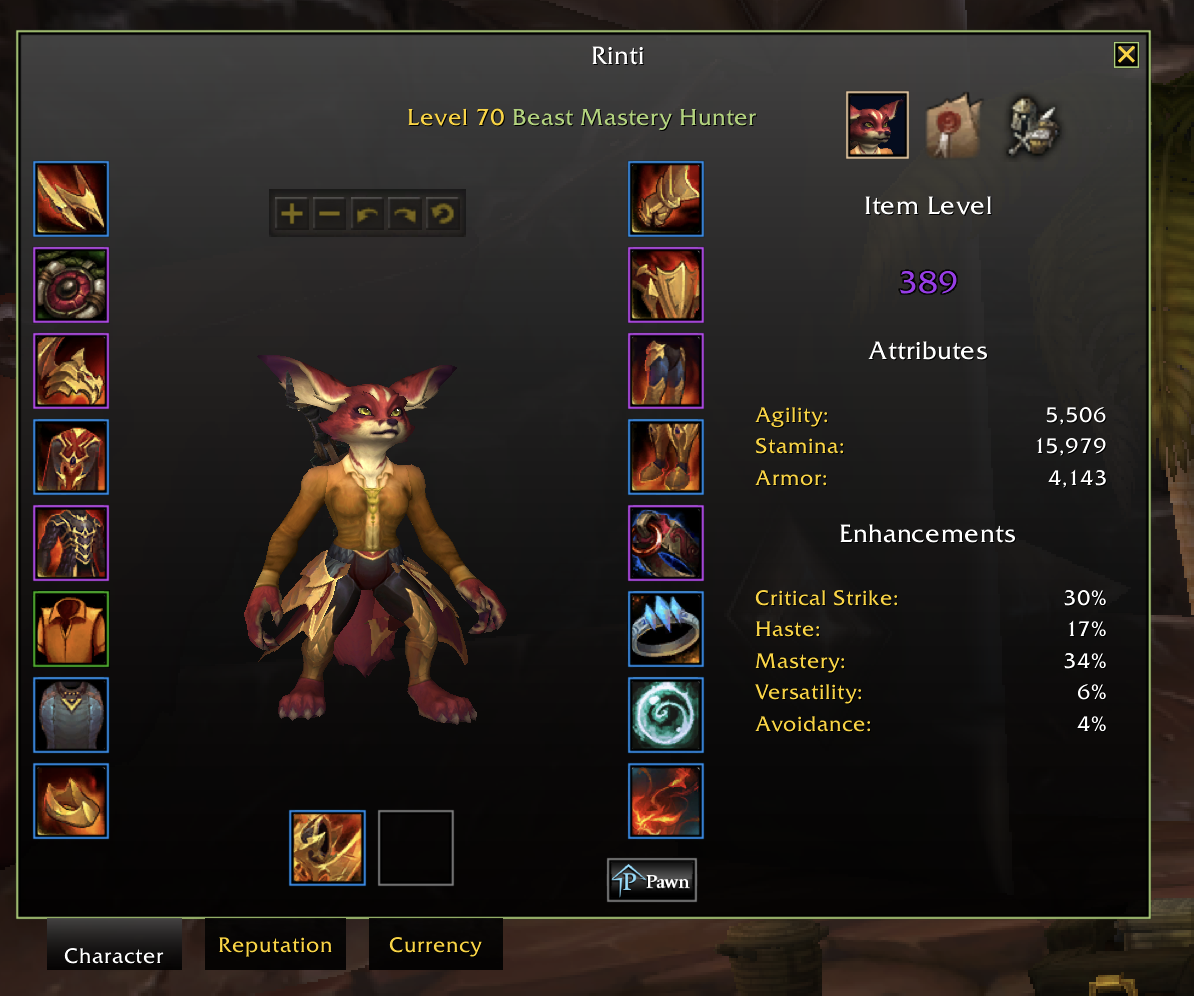1194x996 pixels.
Task: Select the equipped main hand weapon slot
Action: click(x=327, y=848)
